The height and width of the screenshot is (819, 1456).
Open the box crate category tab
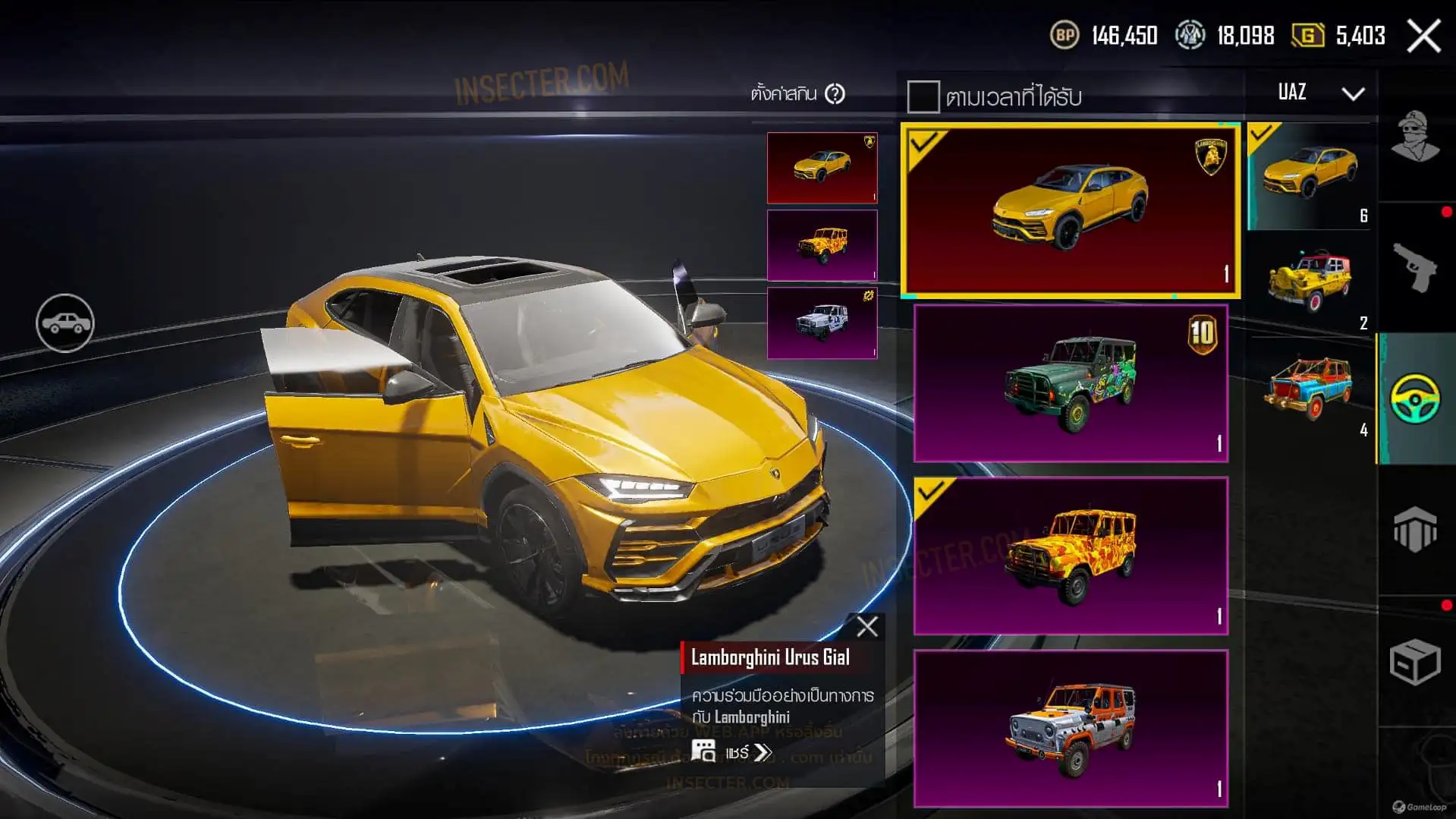click(1415, 662)
